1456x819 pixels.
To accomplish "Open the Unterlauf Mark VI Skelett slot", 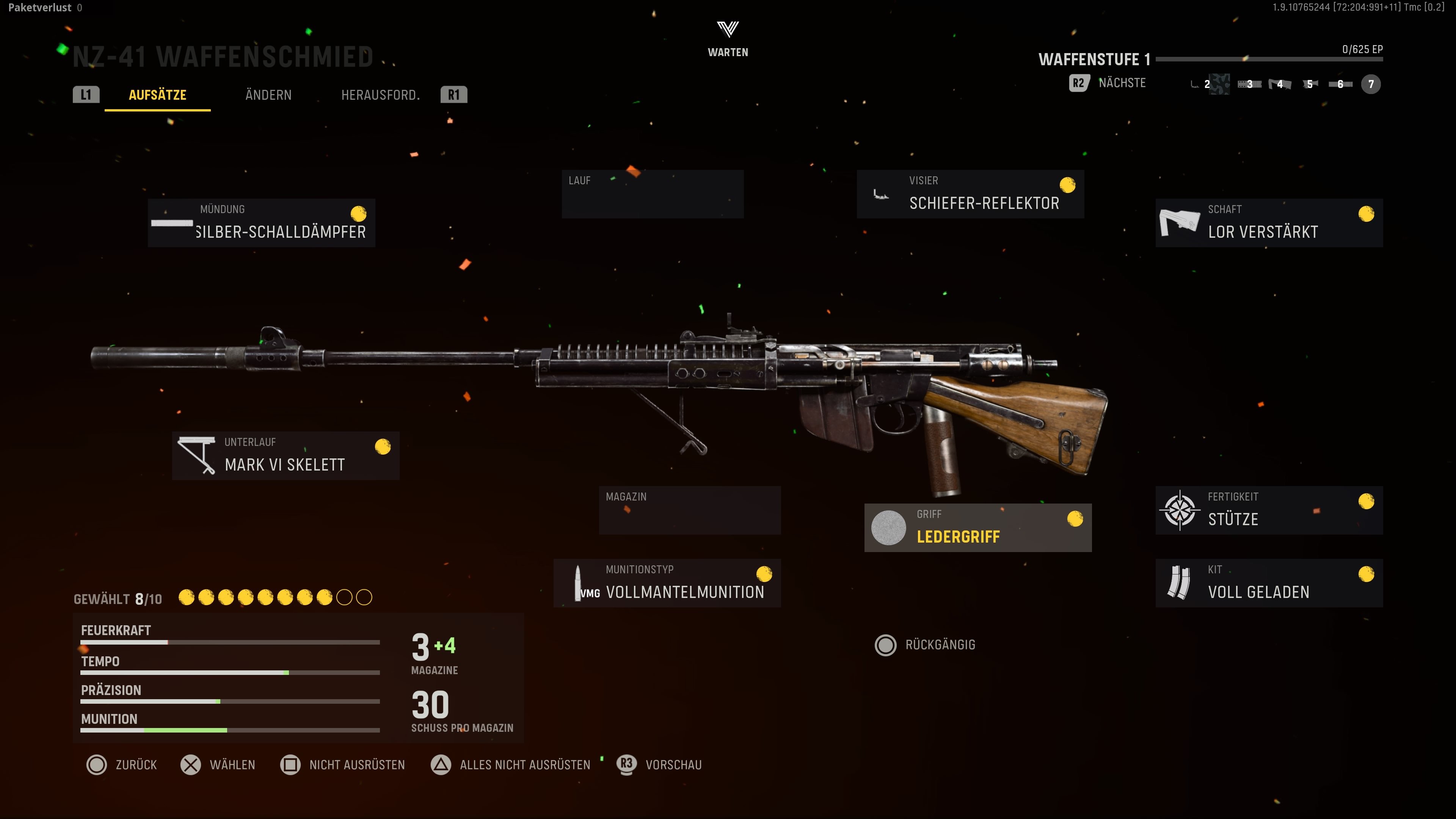I will (x=286, y=455).
